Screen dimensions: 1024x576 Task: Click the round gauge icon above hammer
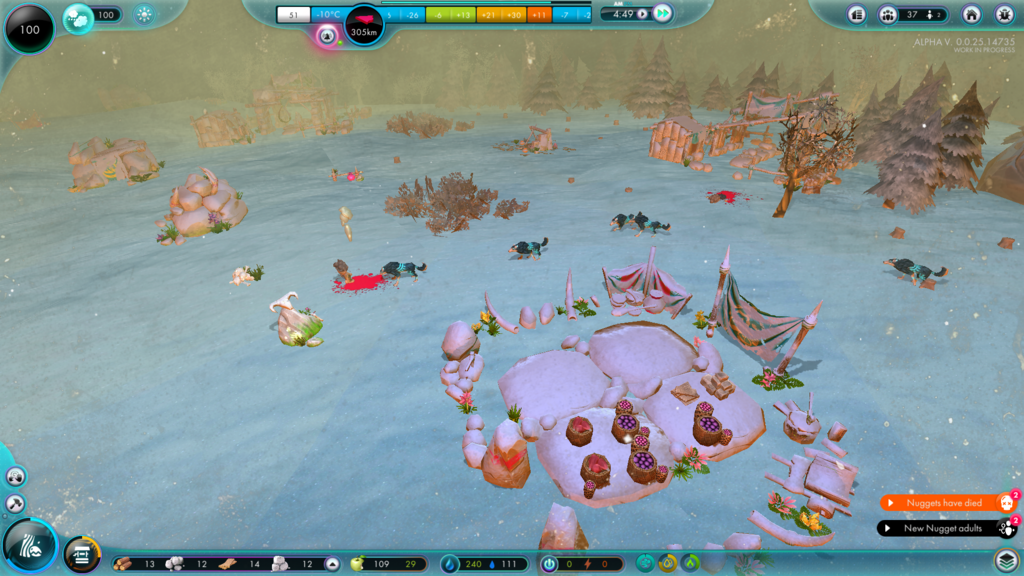click(15, 476)
